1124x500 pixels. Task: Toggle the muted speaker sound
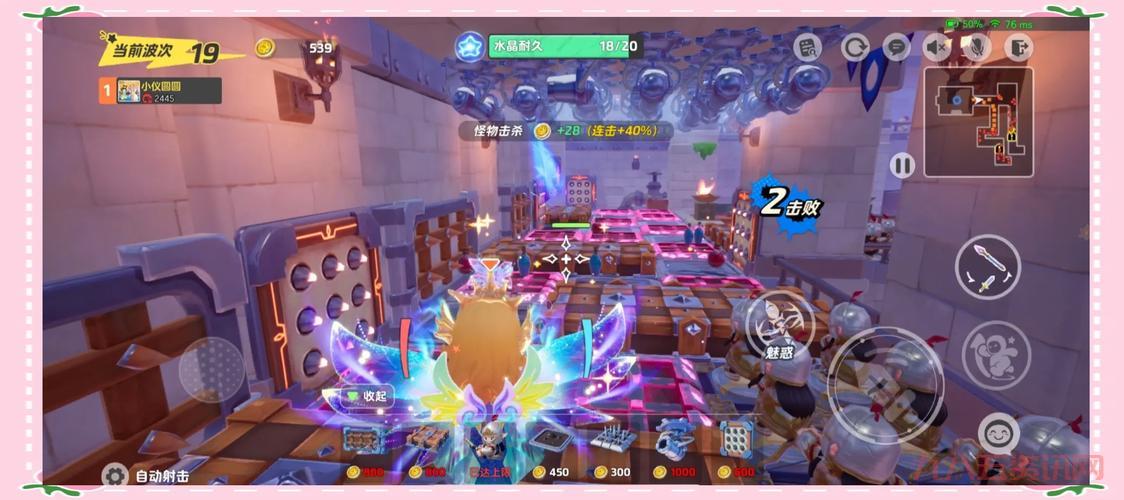pyautogui.click(x=937, y=47)
